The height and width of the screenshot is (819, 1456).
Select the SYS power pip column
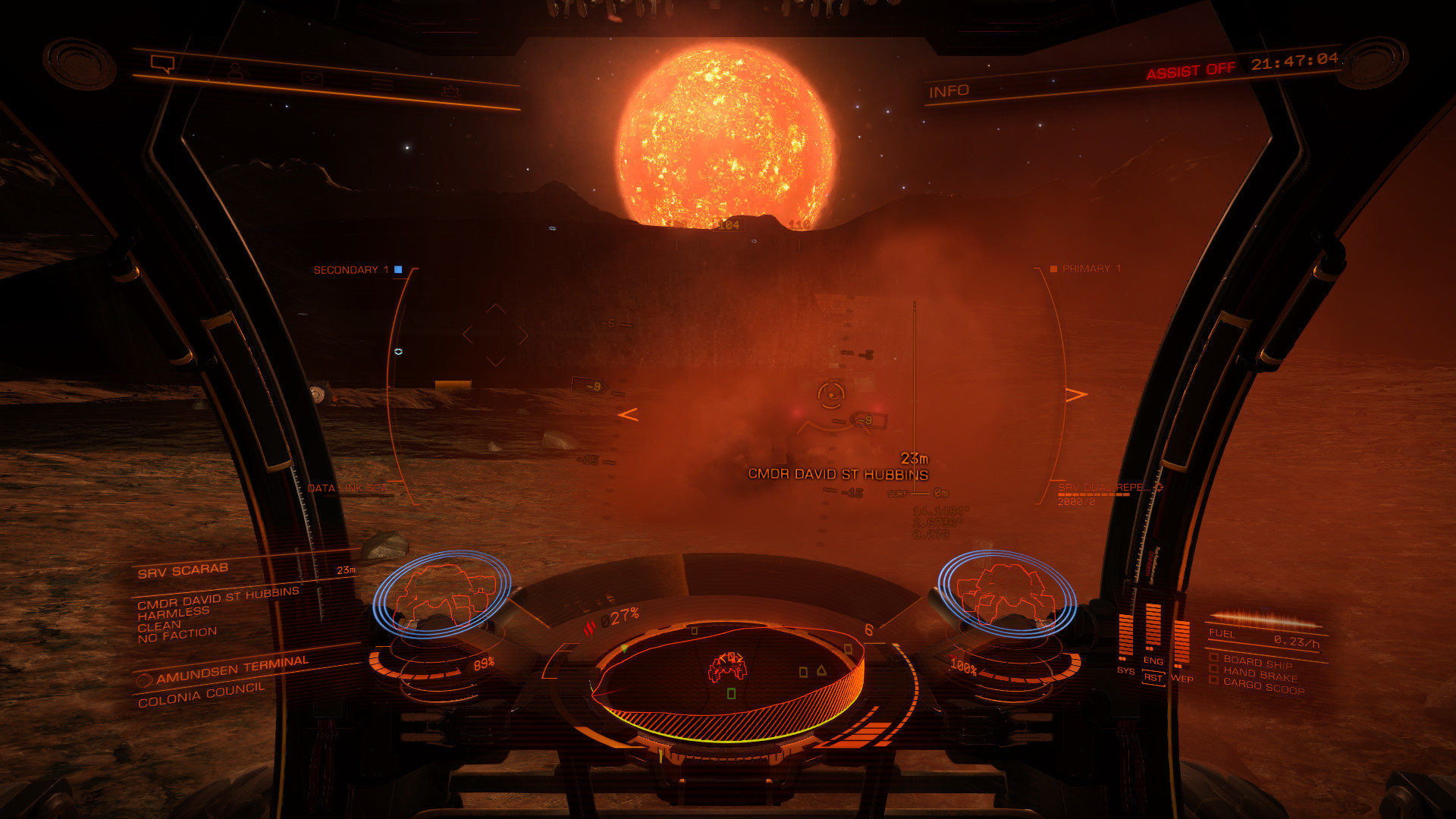coord(1125,637)
